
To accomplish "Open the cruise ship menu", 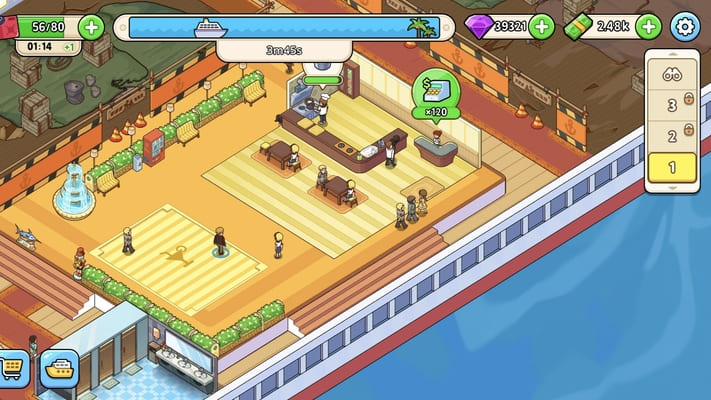I will [60, 369].
